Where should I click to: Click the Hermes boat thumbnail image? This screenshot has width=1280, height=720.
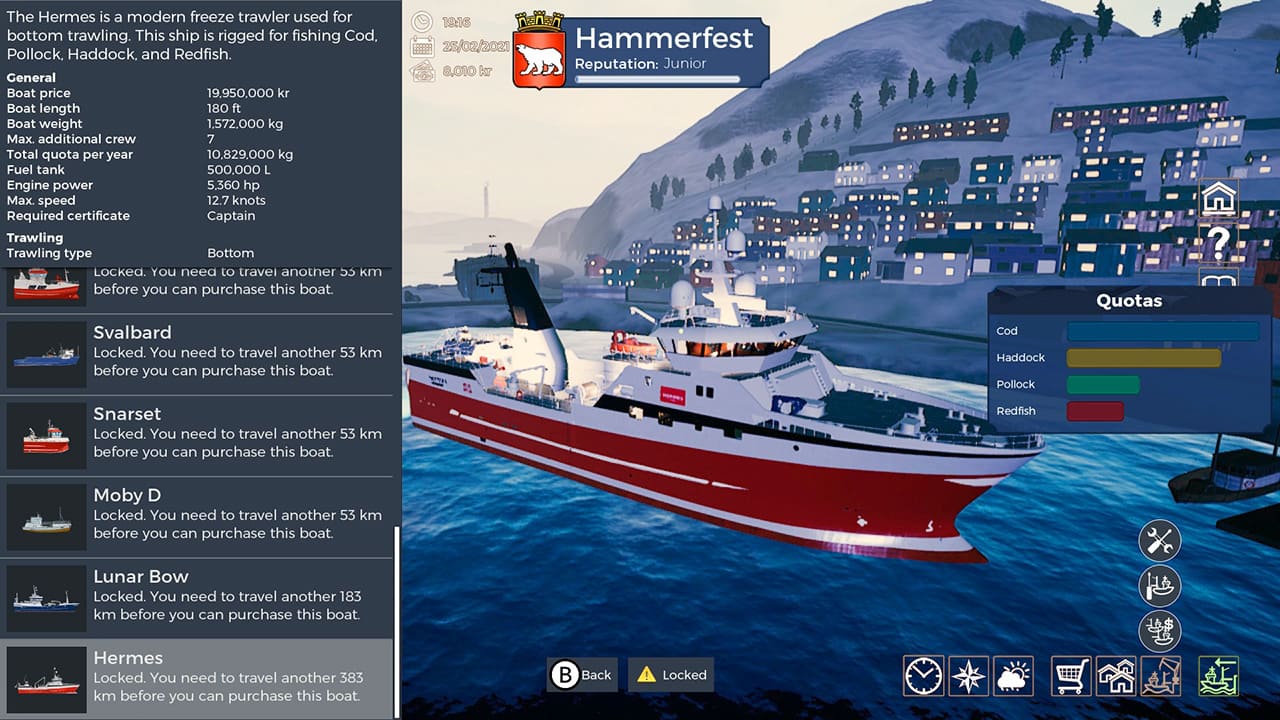click(x=46, y=679)
